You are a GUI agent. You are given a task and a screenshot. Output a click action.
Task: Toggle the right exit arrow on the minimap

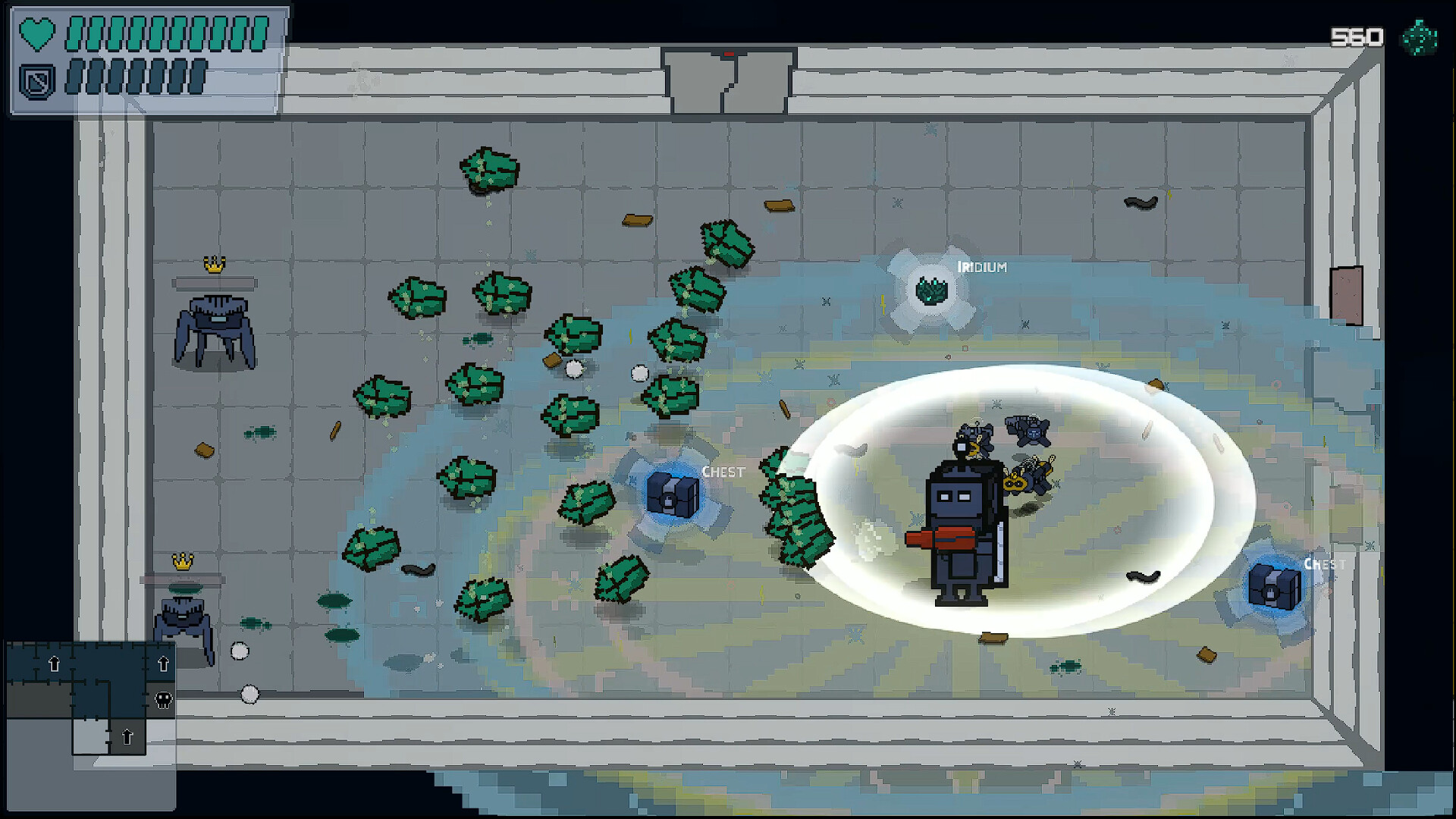[164, 664]
